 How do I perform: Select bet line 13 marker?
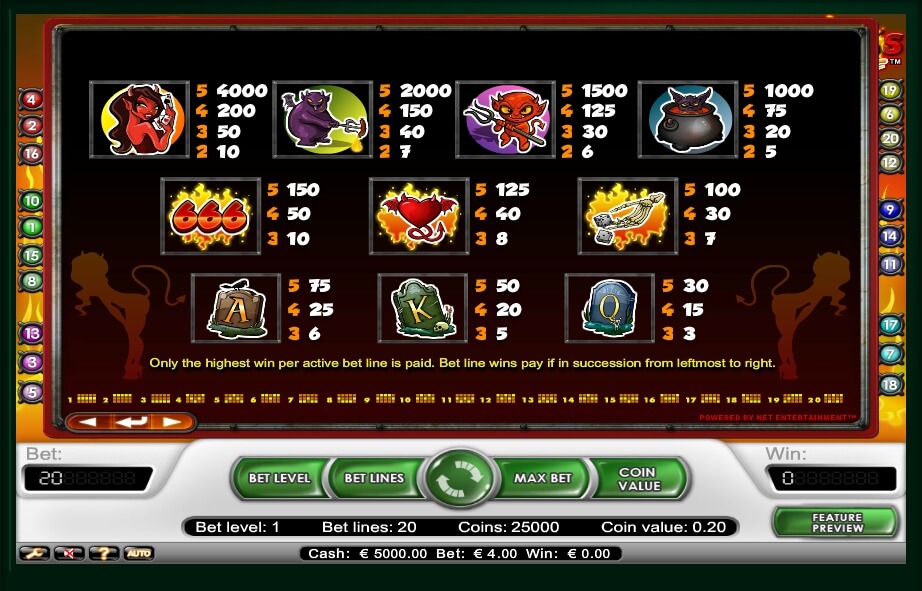(31, 334)
